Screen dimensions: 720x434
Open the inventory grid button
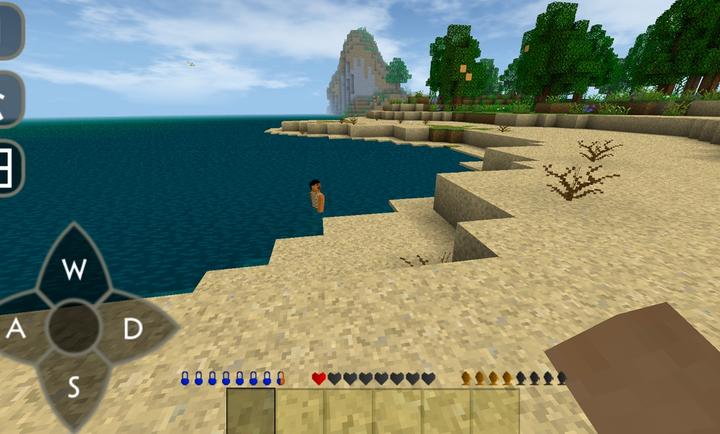click(8, 167)
